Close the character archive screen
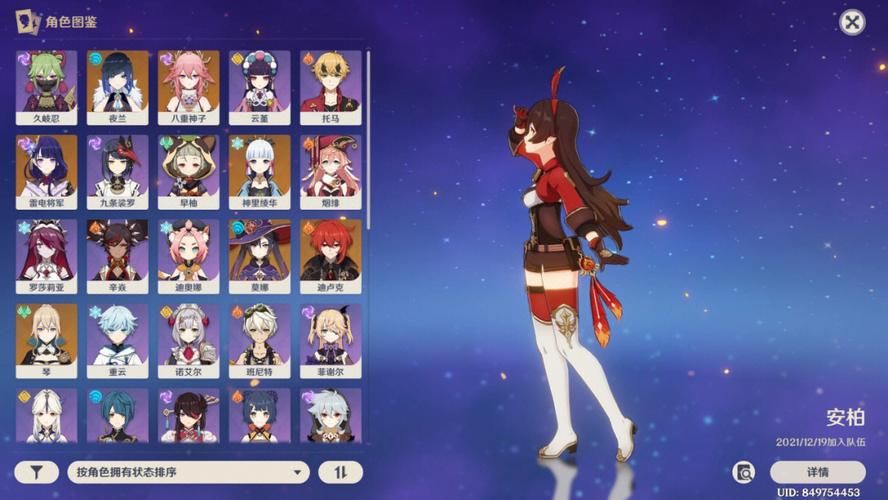The width and height of the screenshot is (888, 500). click(852, 22)
